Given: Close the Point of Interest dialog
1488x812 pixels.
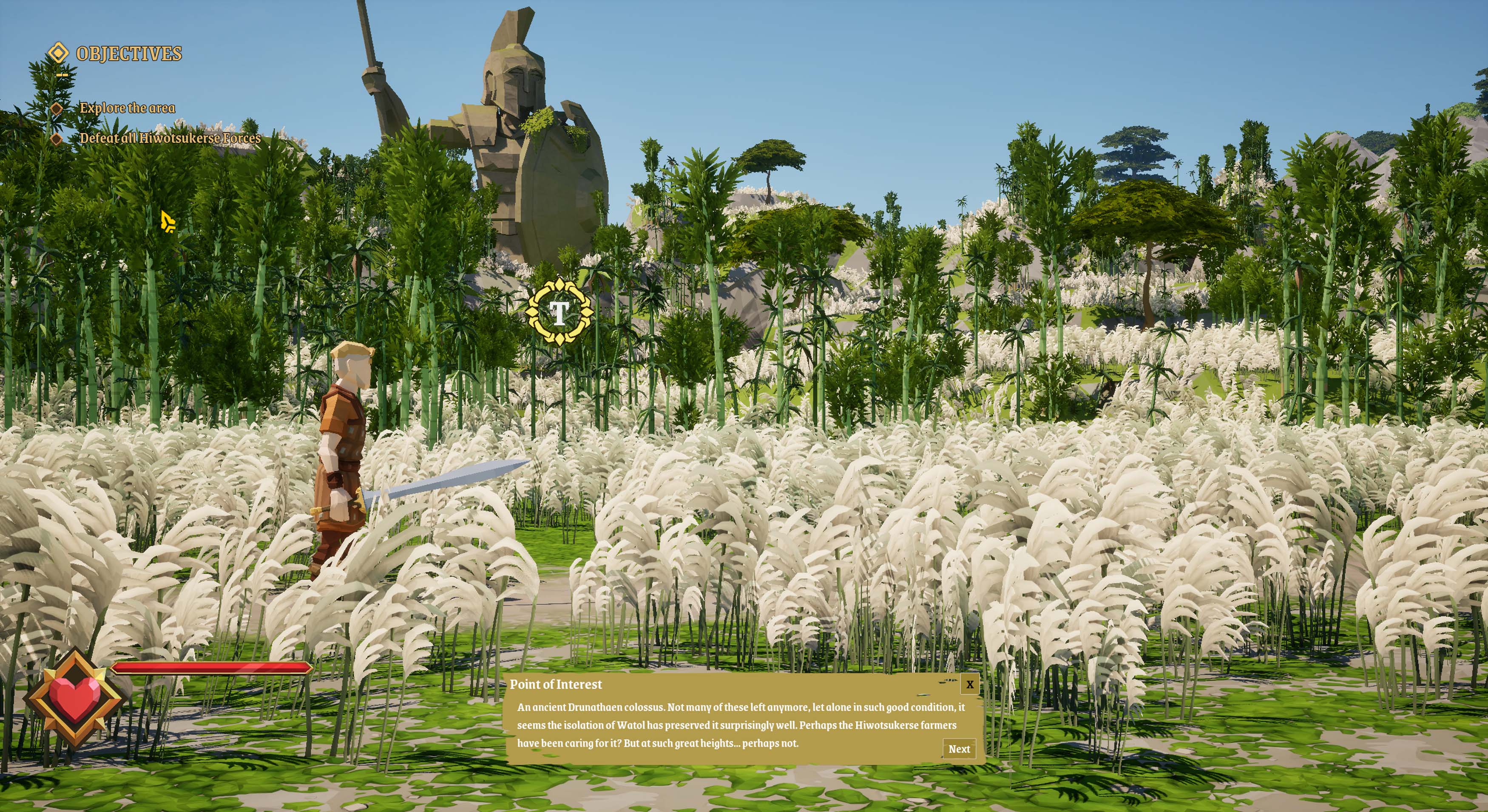Looking at the screenshot, I should pos(969,685).
